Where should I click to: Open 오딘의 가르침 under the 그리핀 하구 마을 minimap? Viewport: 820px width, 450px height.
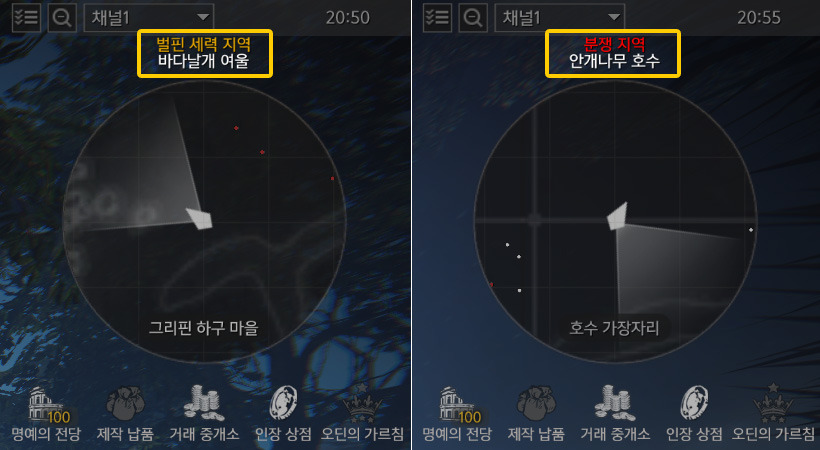coord(363,413)
